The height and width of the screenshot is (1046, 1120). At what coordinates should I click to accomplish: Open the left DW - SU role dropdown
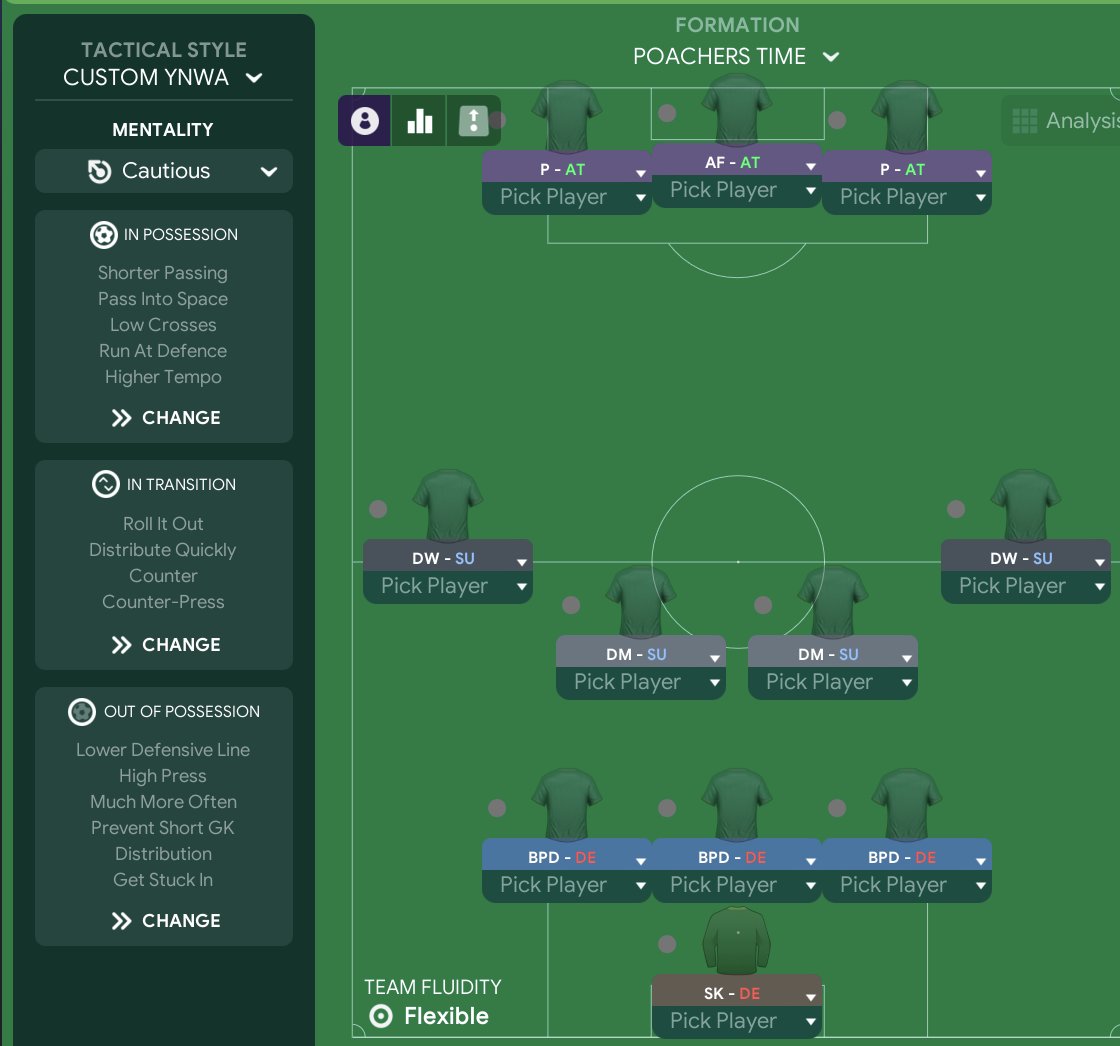coord(447,558)
